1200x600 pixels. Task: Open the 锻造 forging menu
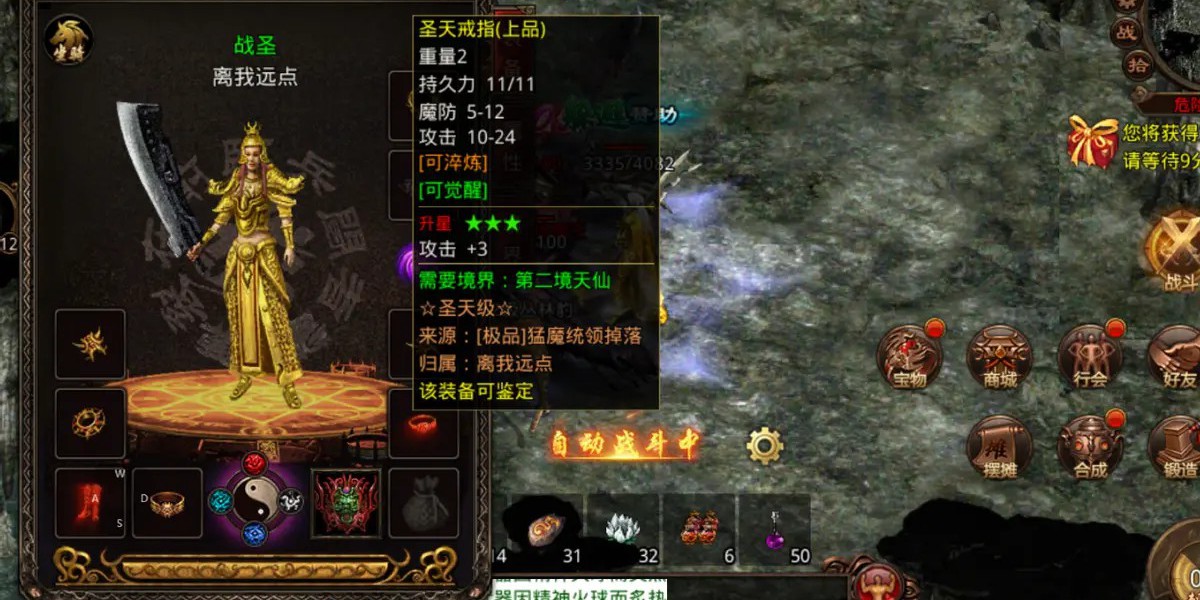click(x=1176, y=446)
